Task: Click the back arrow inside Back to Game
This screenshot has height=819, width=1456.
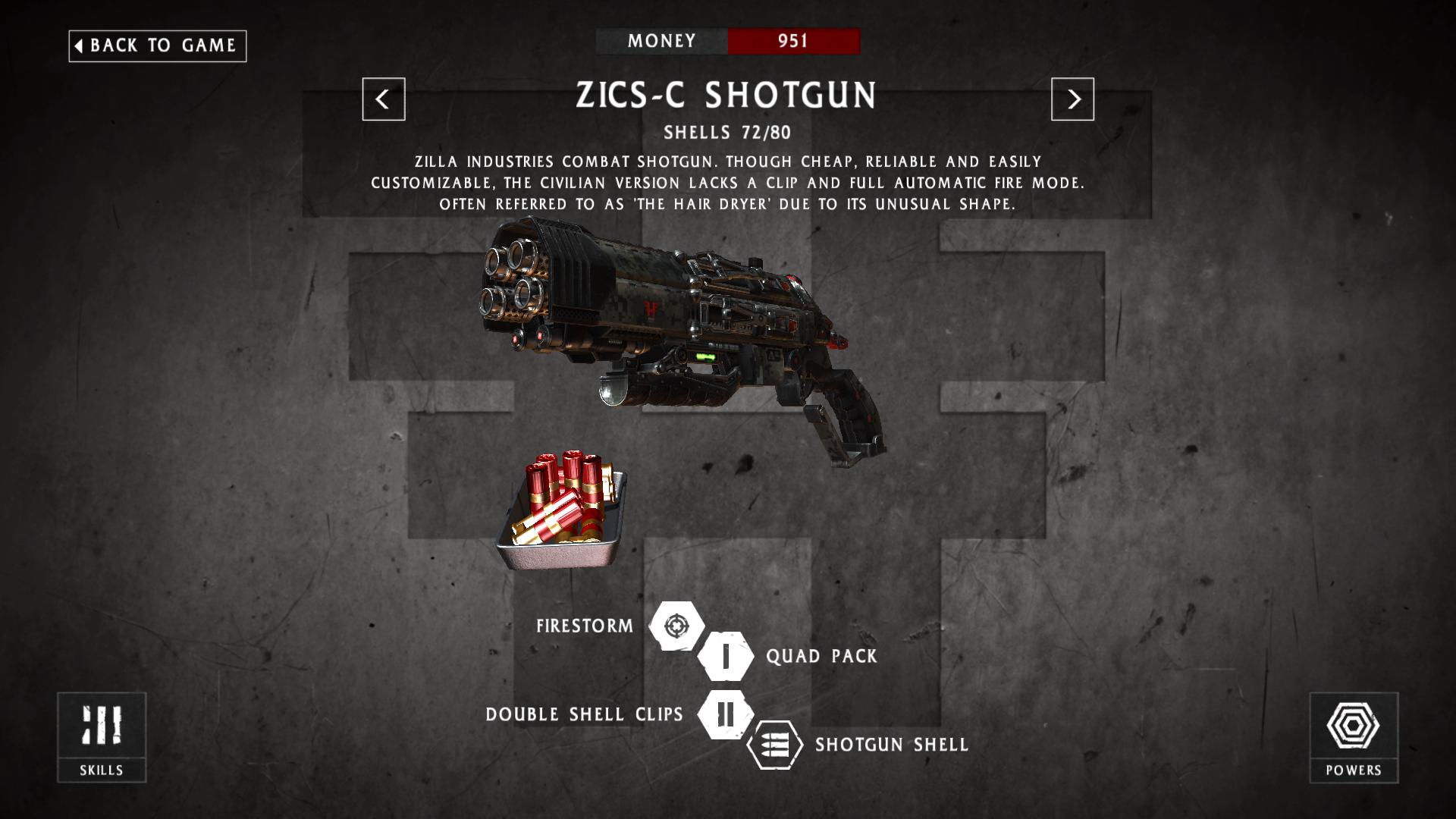Action: (78, 45)
